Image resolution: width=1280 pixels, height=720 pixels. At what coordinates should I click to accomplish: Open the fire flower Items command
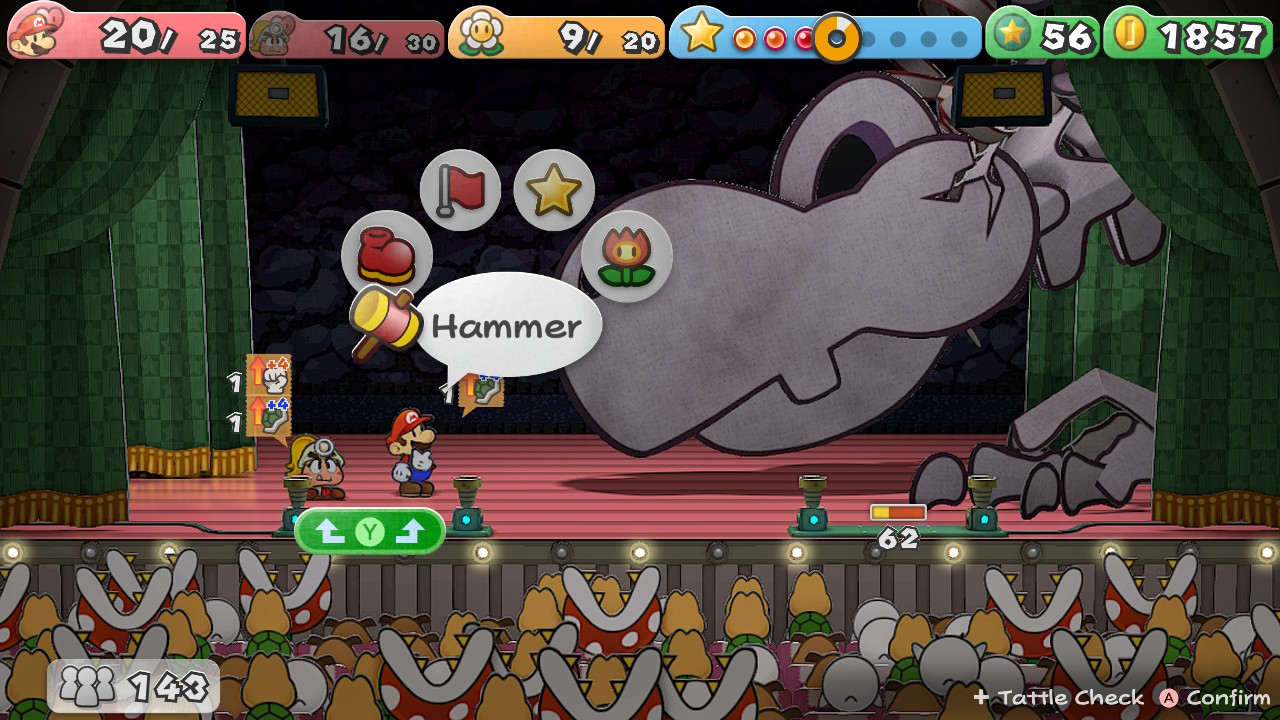point(627,256)
